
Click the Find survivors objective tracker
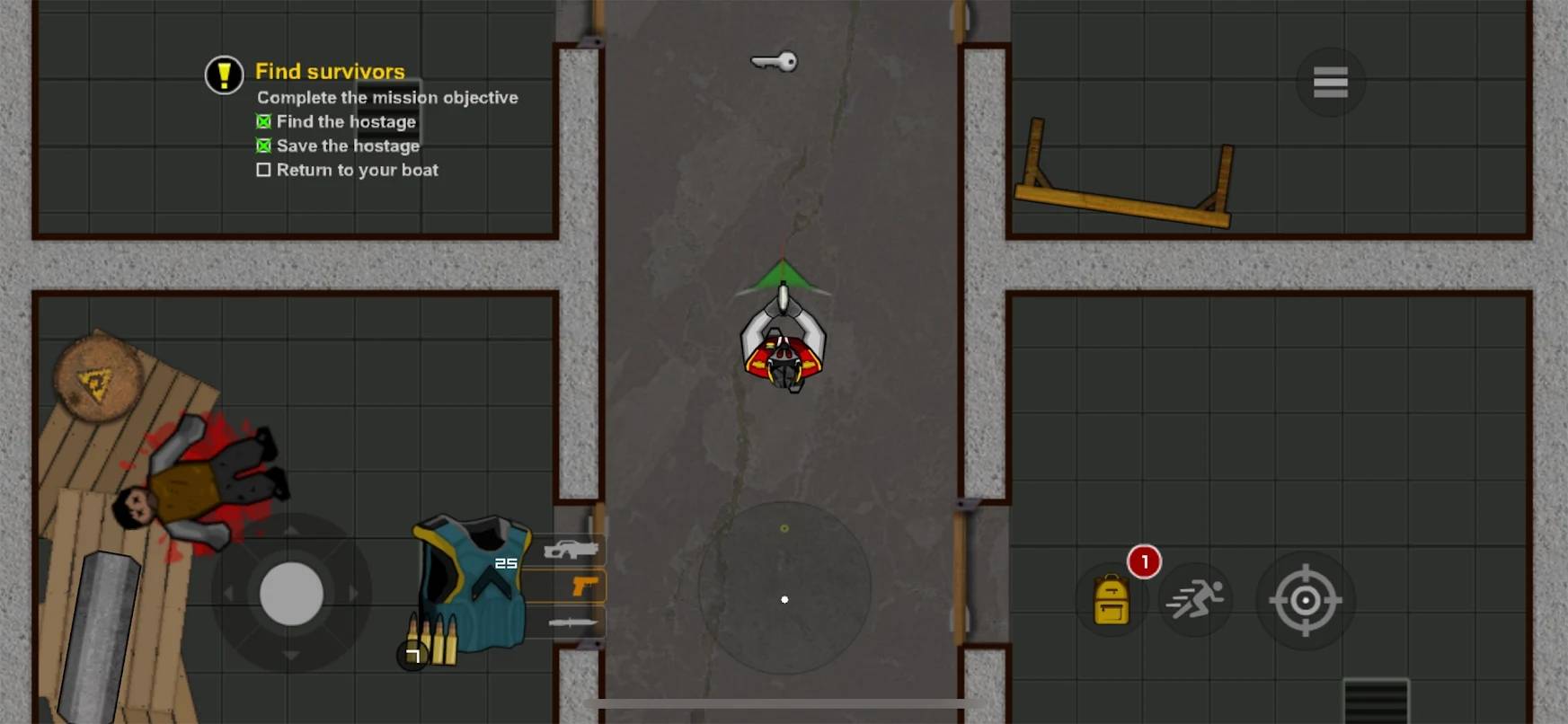click(x=330, y=71)
